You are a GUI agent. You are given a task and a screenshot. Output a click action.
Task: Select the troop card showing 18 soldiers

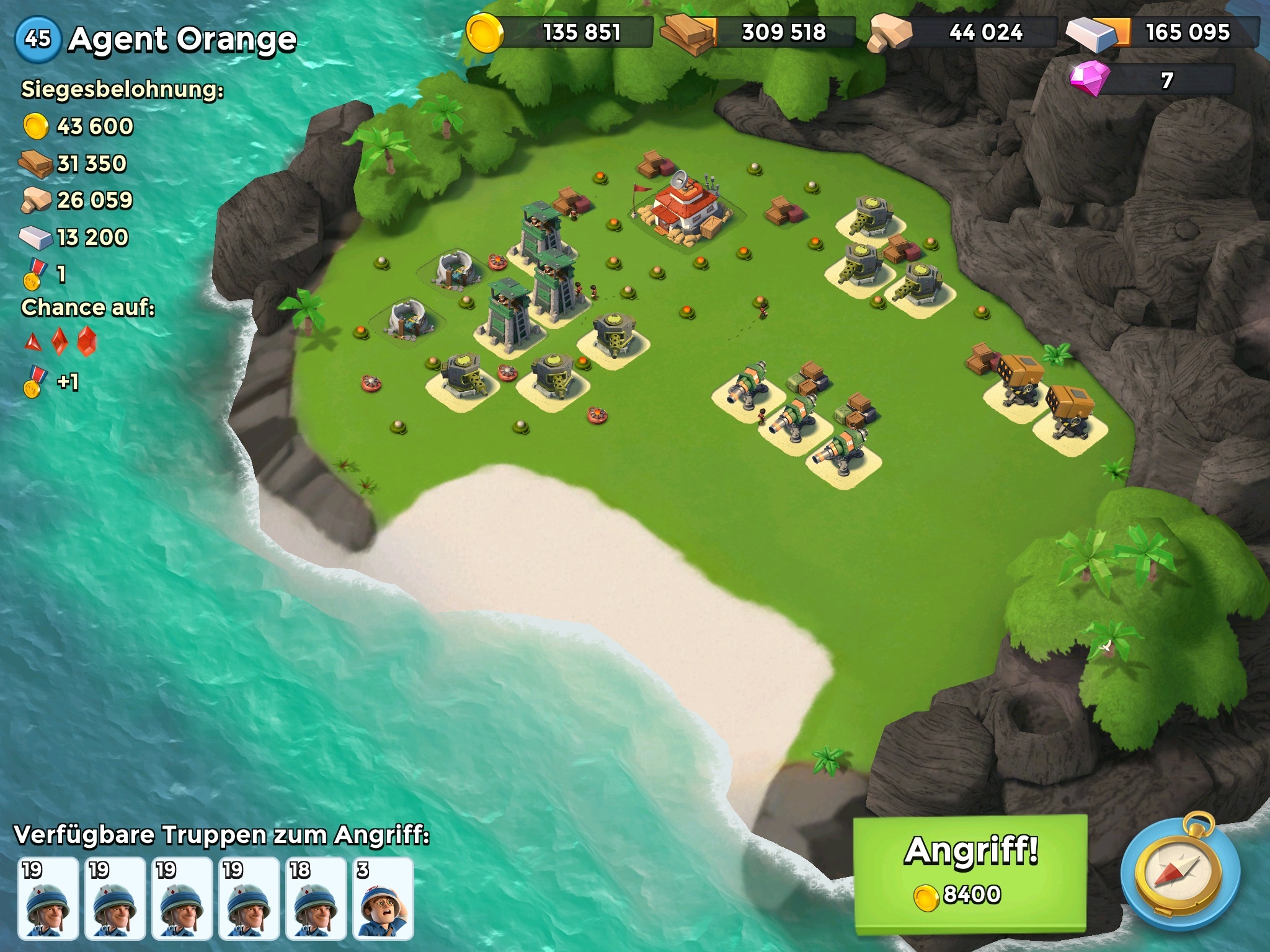pyautogui.click(x=316, y=898)
